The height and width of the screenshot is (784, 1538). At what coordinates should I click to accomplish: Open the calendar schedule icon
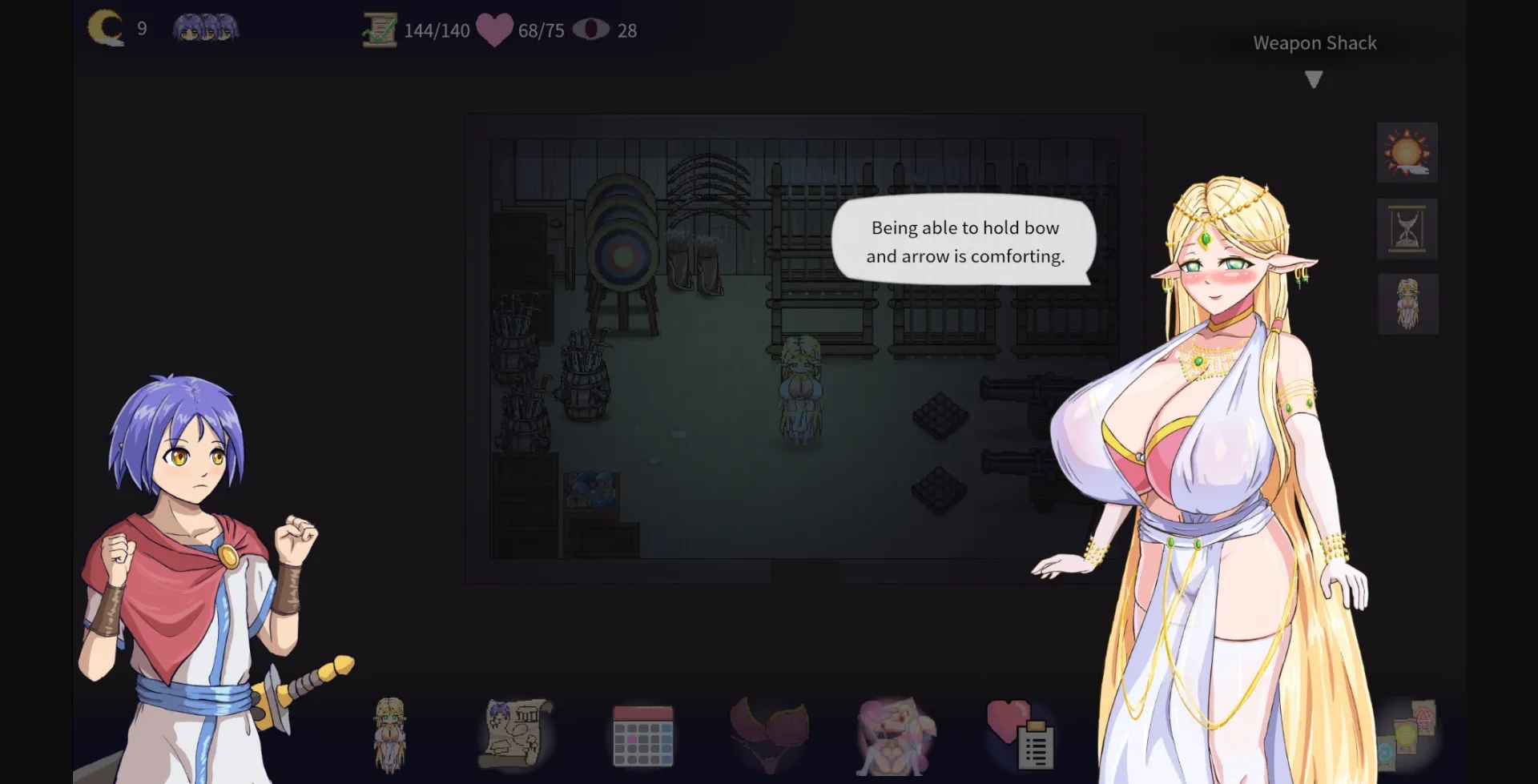[x=642, y=735]
